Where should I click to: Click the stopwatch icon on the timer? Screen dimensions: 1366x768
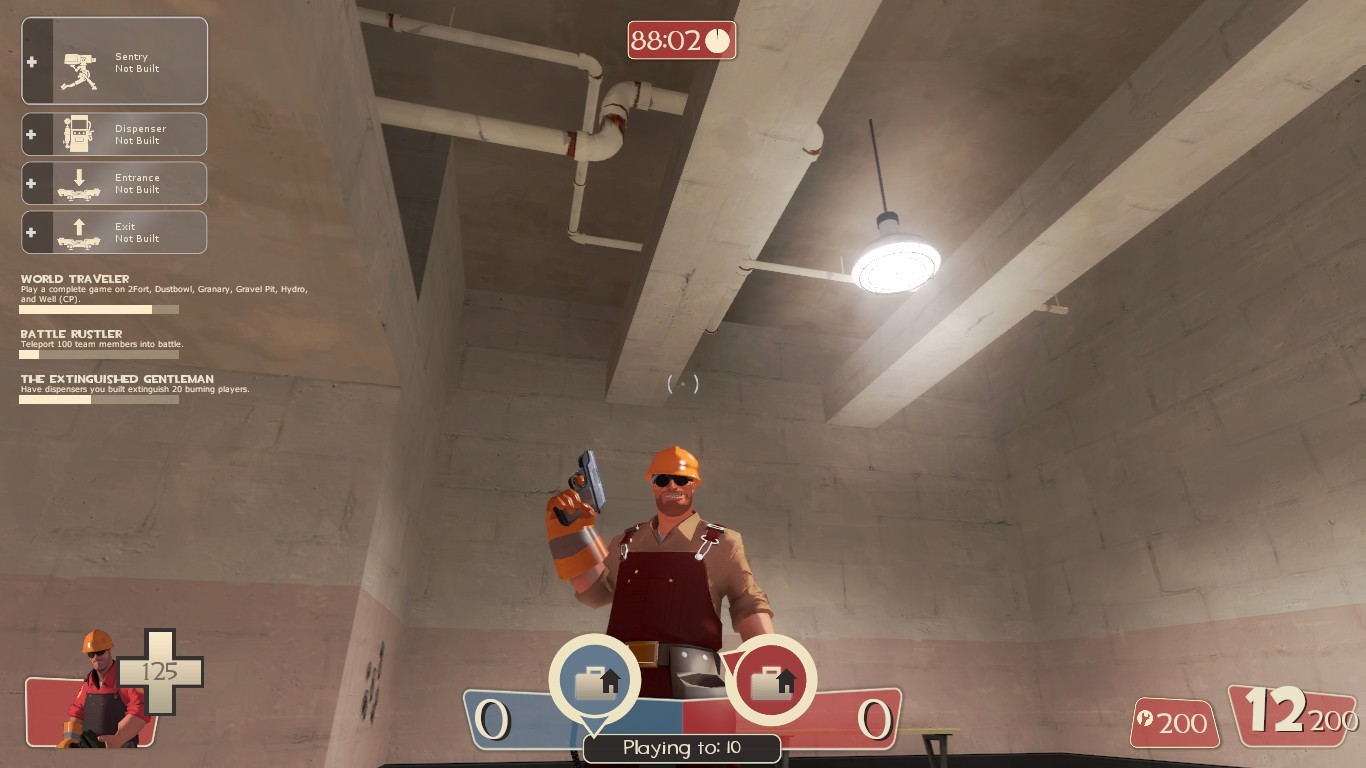click(x=716, y=41)
